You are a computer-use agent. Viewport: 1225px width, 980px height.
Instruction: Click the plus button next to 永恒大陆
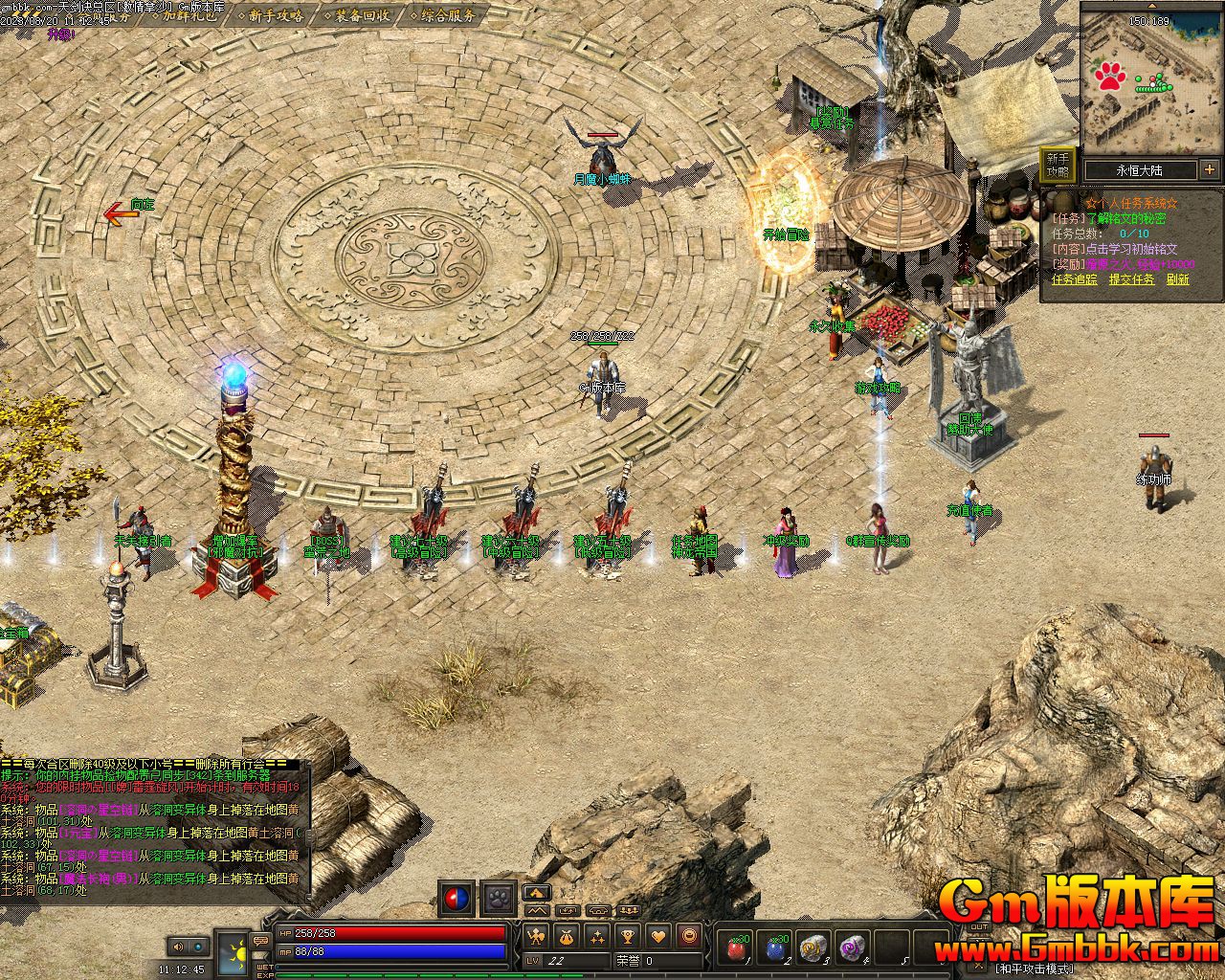tap(1210, 169)
